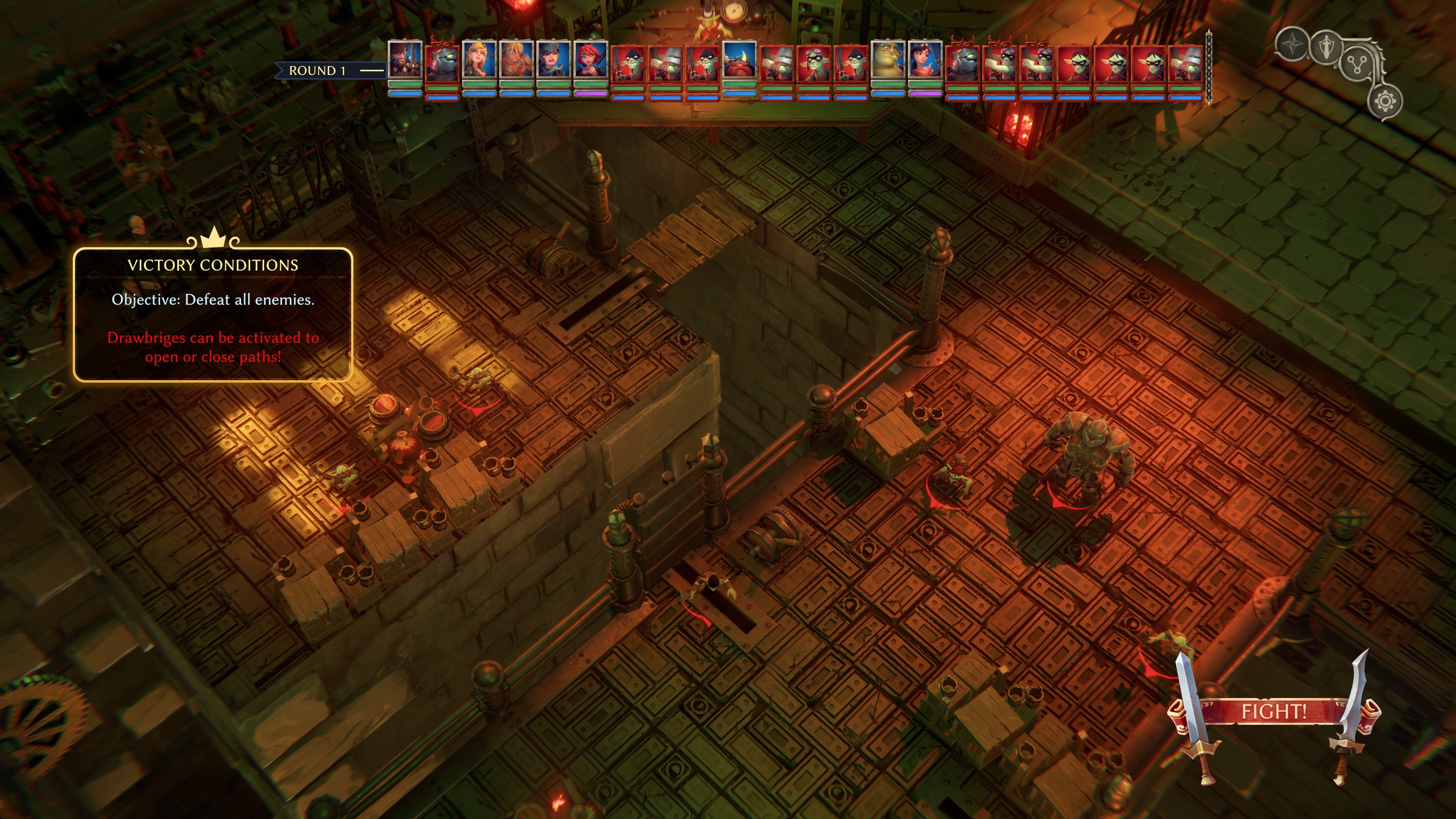
Task: Select the blonde elf woman portrait
Action: (479, 60)
